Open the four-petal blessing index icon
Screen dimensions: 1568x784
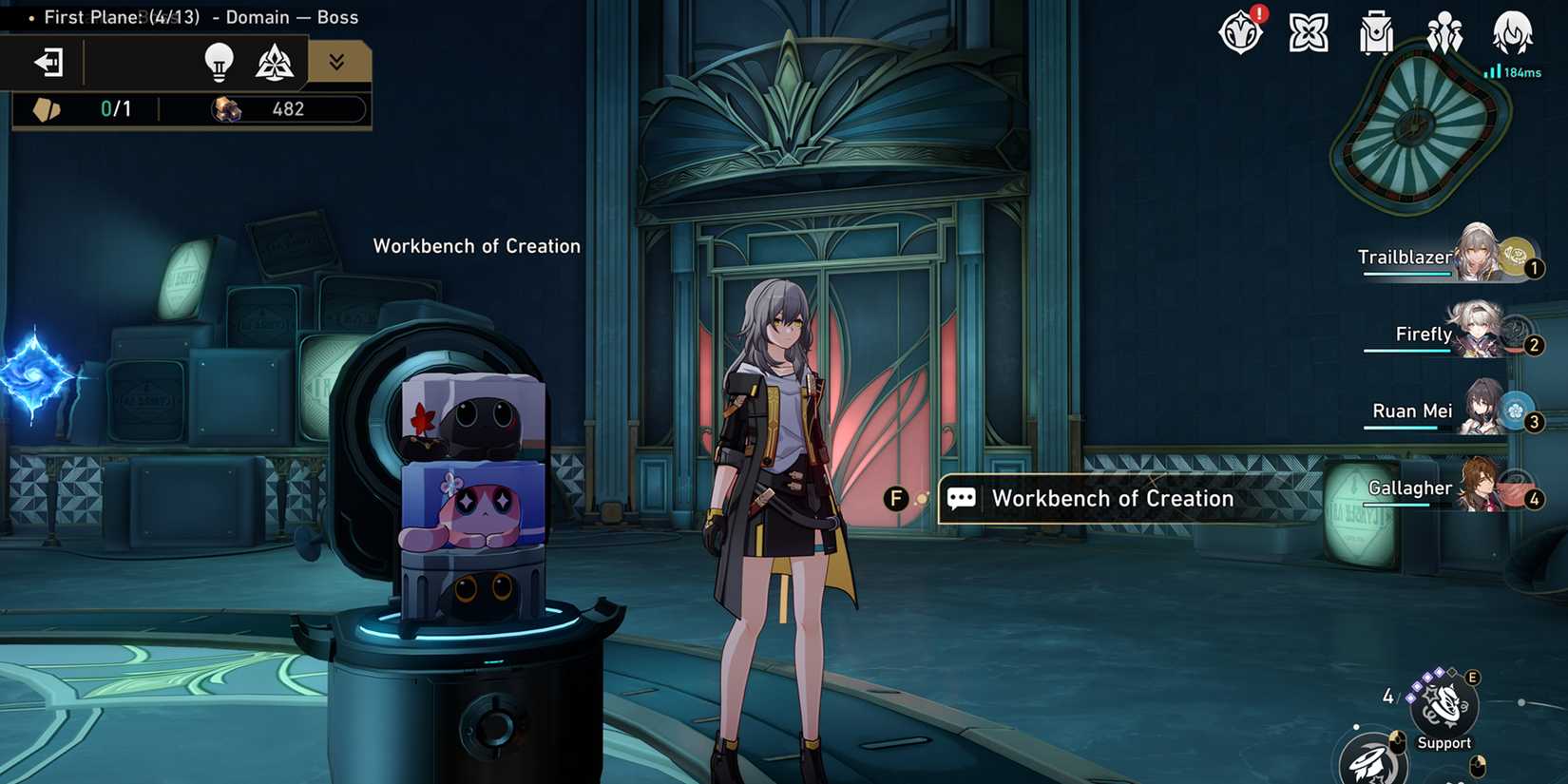coord(1309,34)
